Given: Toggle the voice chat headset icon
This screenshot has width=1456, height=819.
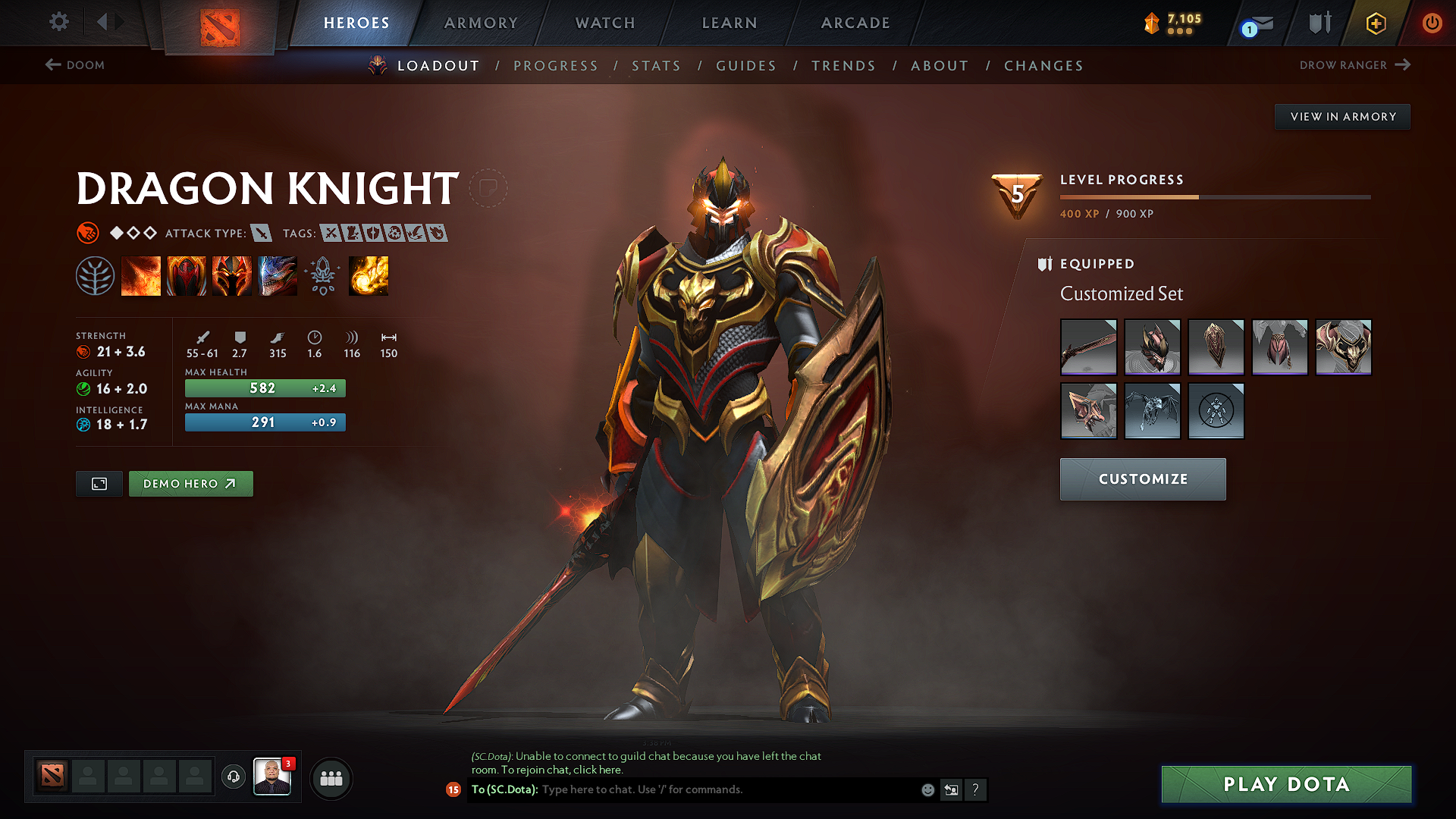Looking at the screenshot, I should tap(233, 777).
